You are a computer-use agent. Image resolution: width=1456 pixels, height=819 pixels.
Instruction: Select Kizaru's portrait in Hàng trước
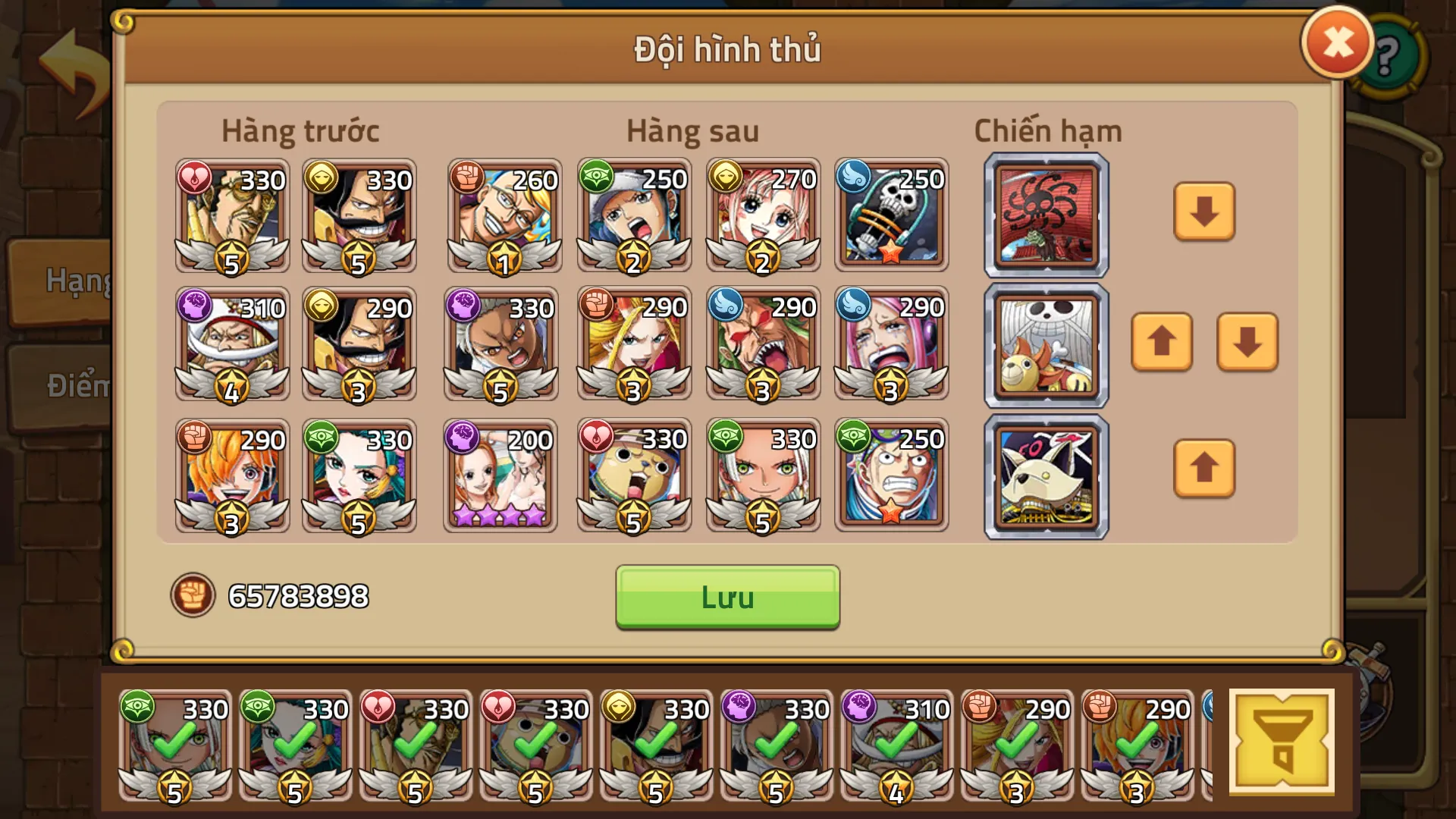[231, 215]
